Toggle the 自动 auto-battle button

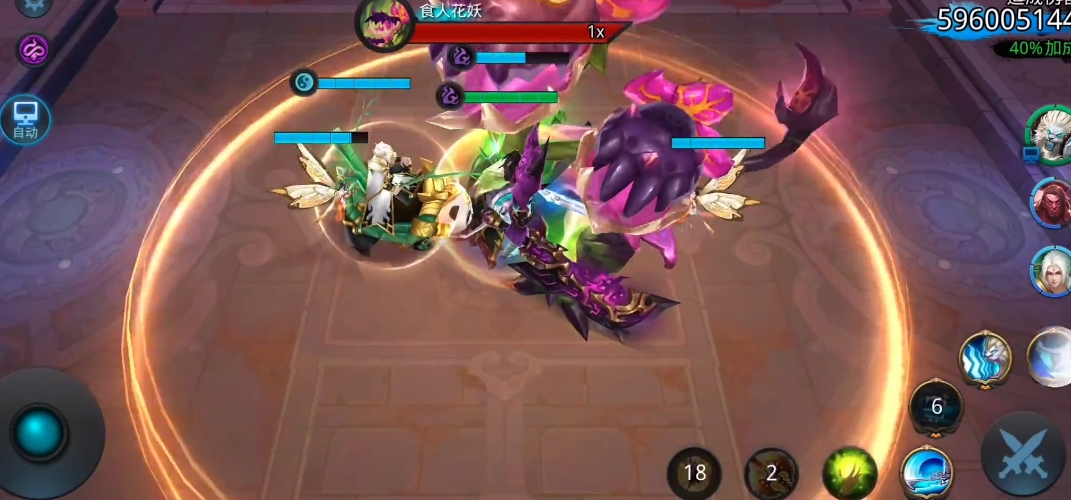coord(24,119)
